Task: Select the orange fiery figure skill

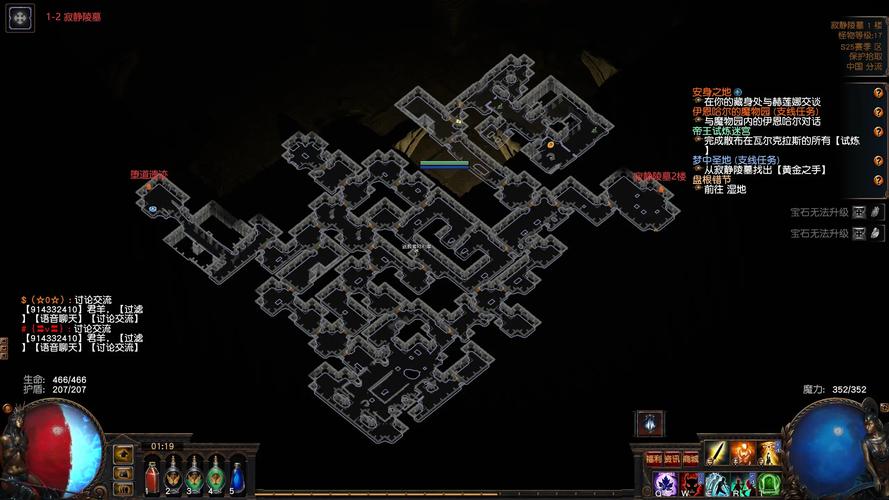Action: click(x=742, y=453)
